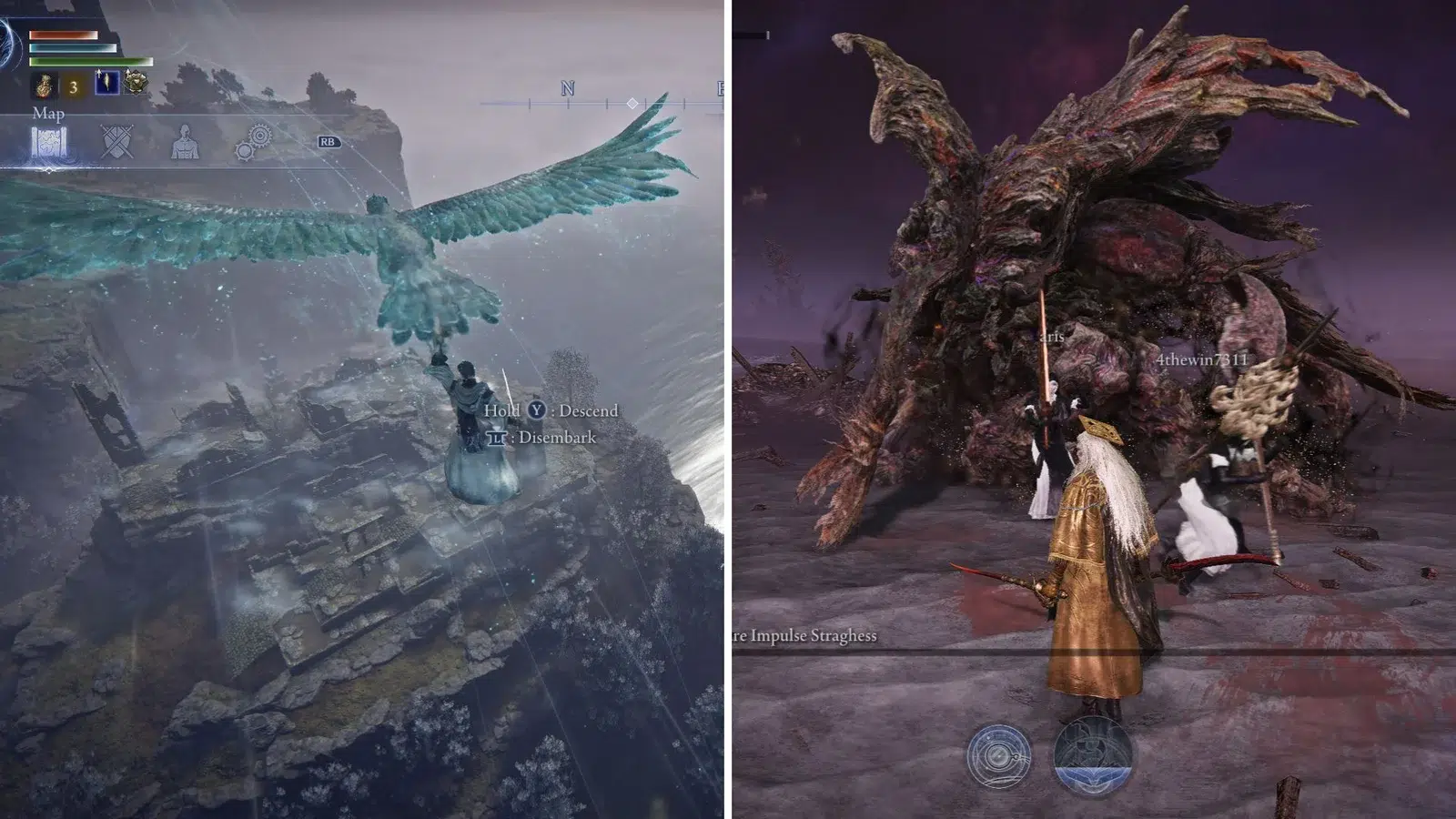Viewport: 1456px width, 819px height.
Task: Activate the half-charged ultimate art icon
Action: (x=1092, y=754)
